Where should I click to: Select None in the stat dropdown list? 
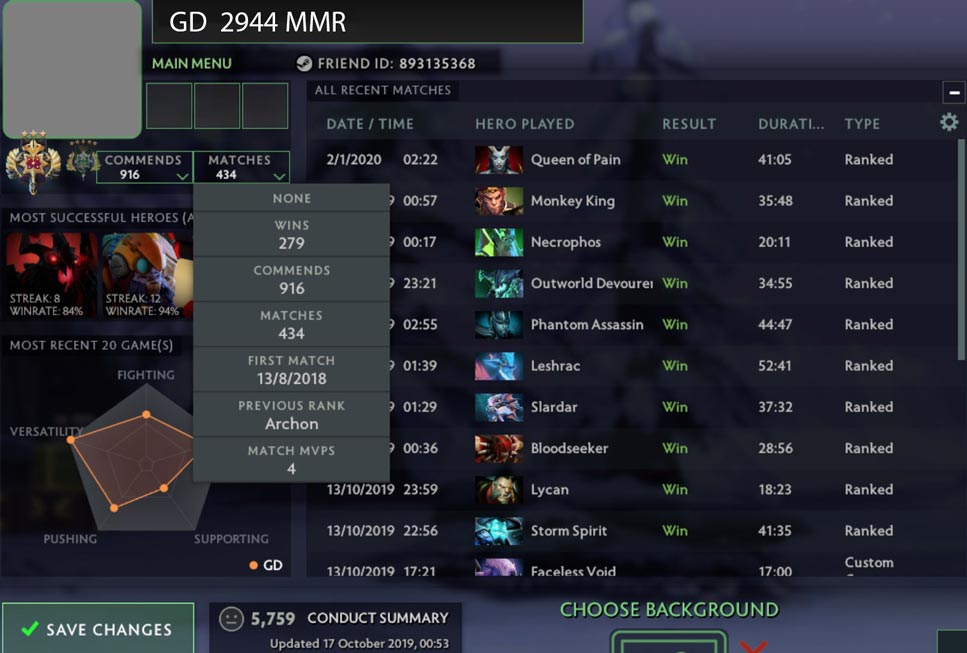coord(291,198)
